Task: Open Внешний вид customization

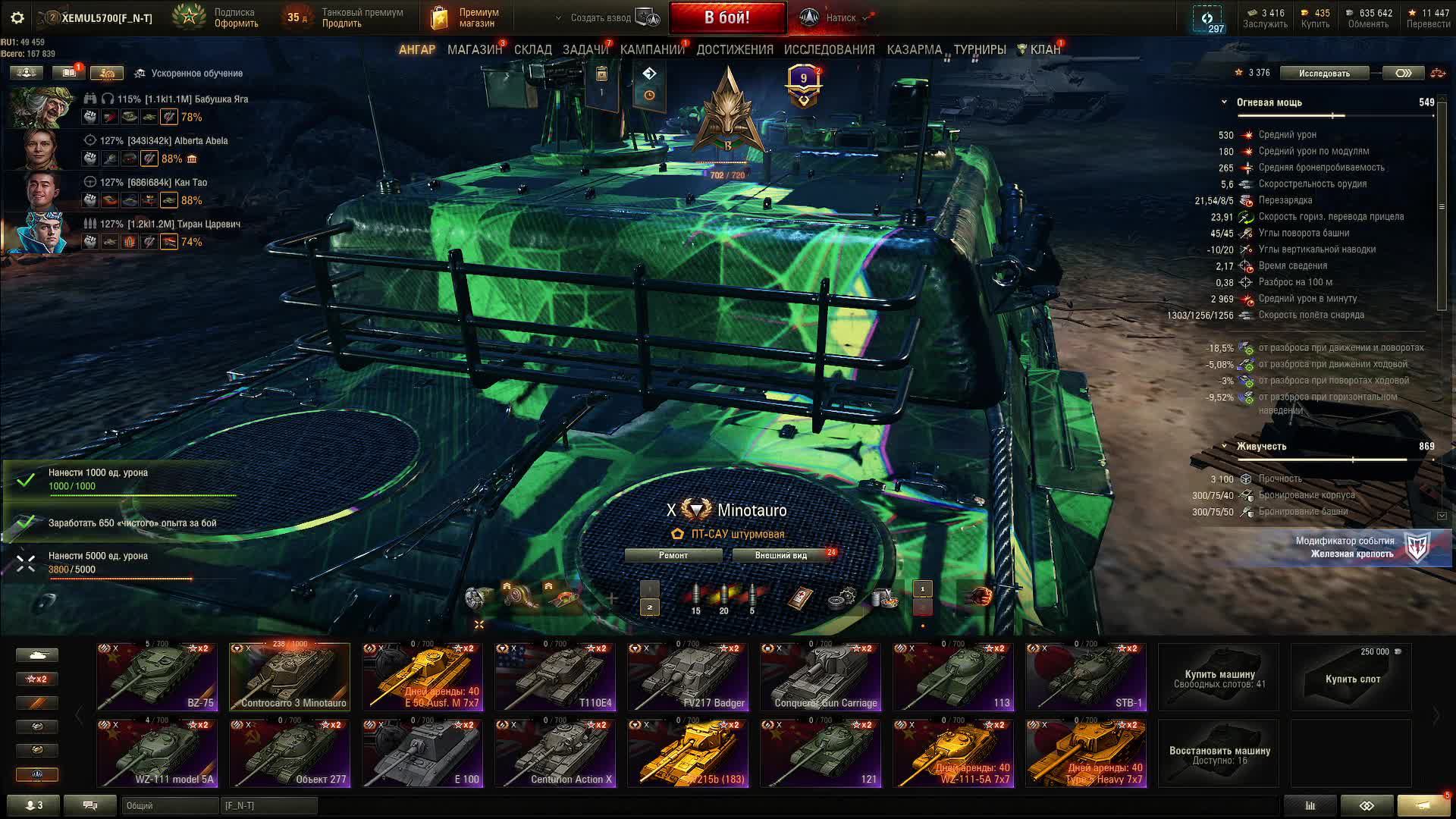Action: (781, 555)
